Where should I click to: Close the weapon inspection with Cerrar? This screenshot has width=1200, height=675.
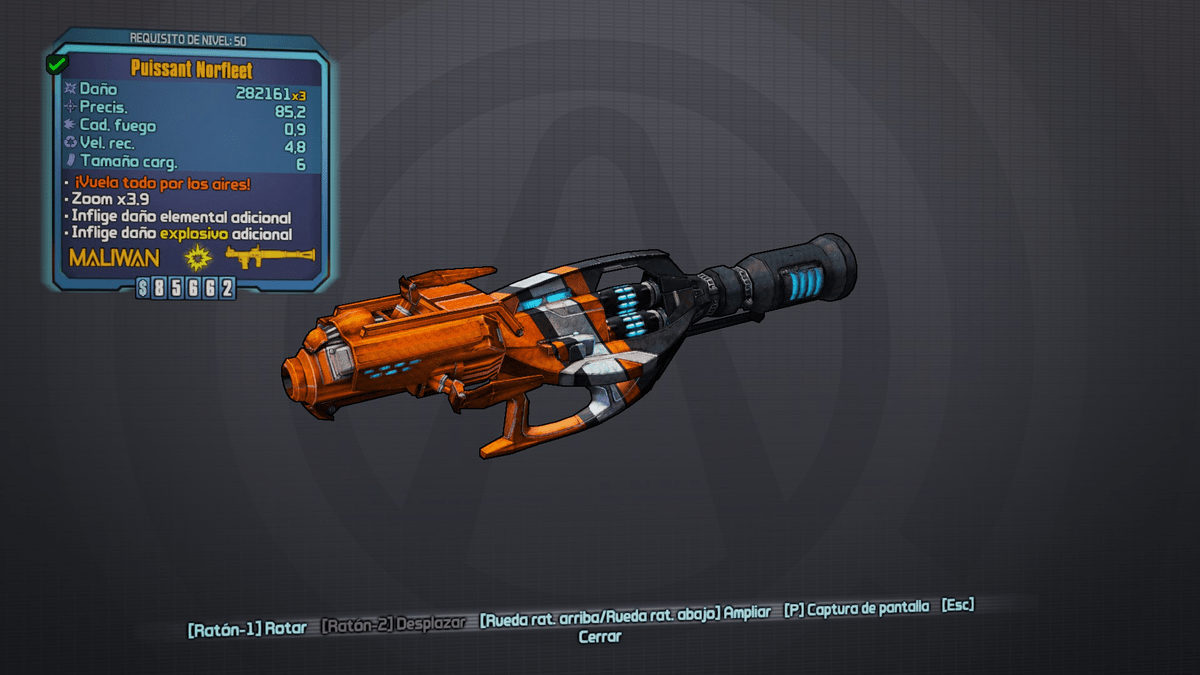pos(600,636)
